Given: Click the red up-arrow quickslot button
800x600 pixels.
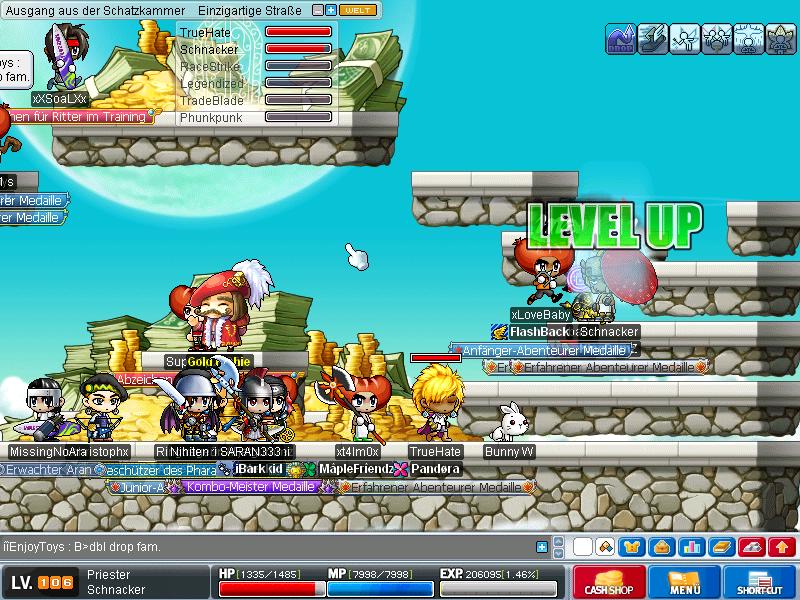Looking at the screenshot, I should click(783, 547).
